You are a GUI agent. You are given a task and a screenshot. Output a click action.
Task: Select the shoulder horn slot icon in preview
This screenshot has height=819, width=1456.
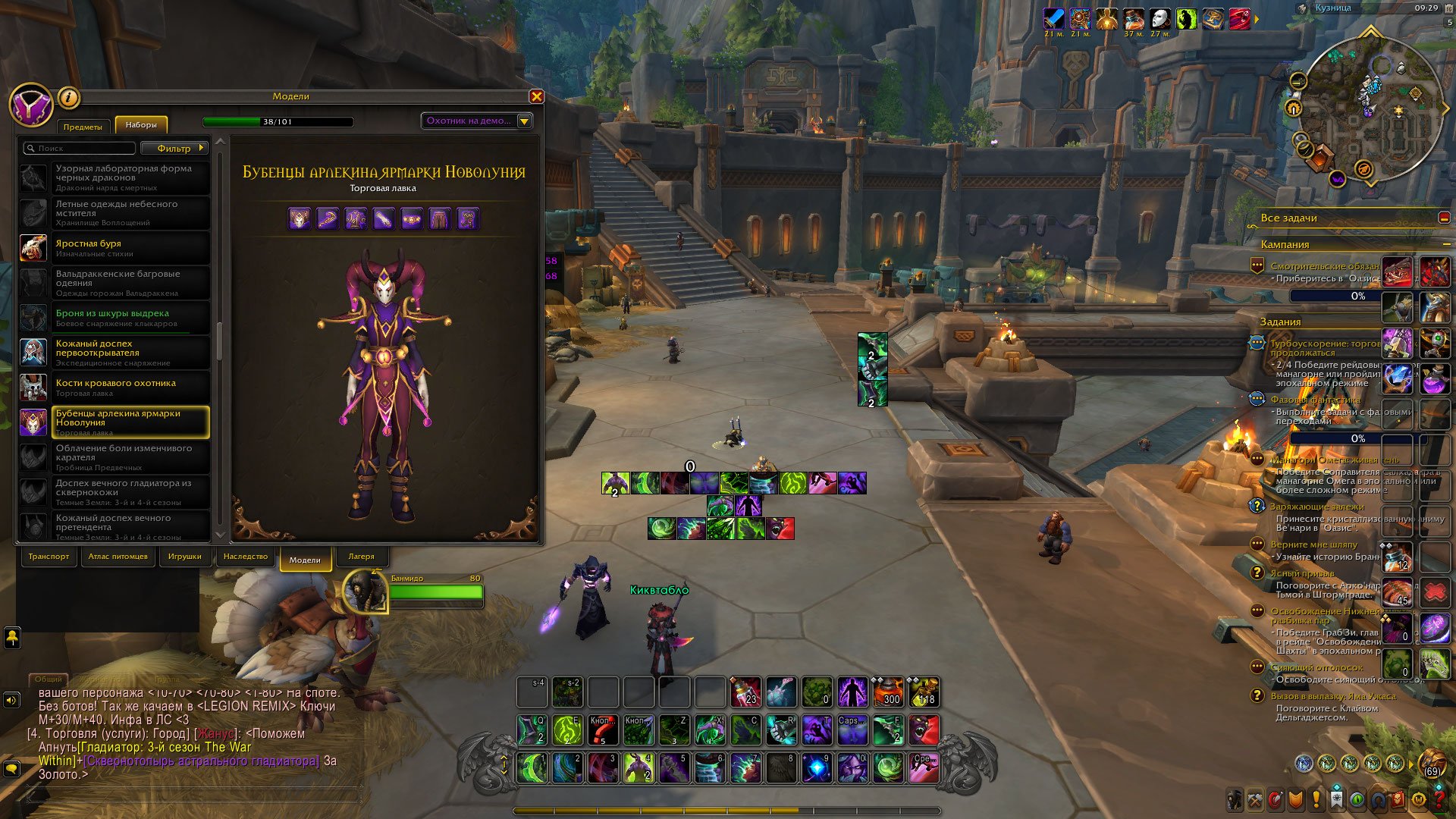327,219
